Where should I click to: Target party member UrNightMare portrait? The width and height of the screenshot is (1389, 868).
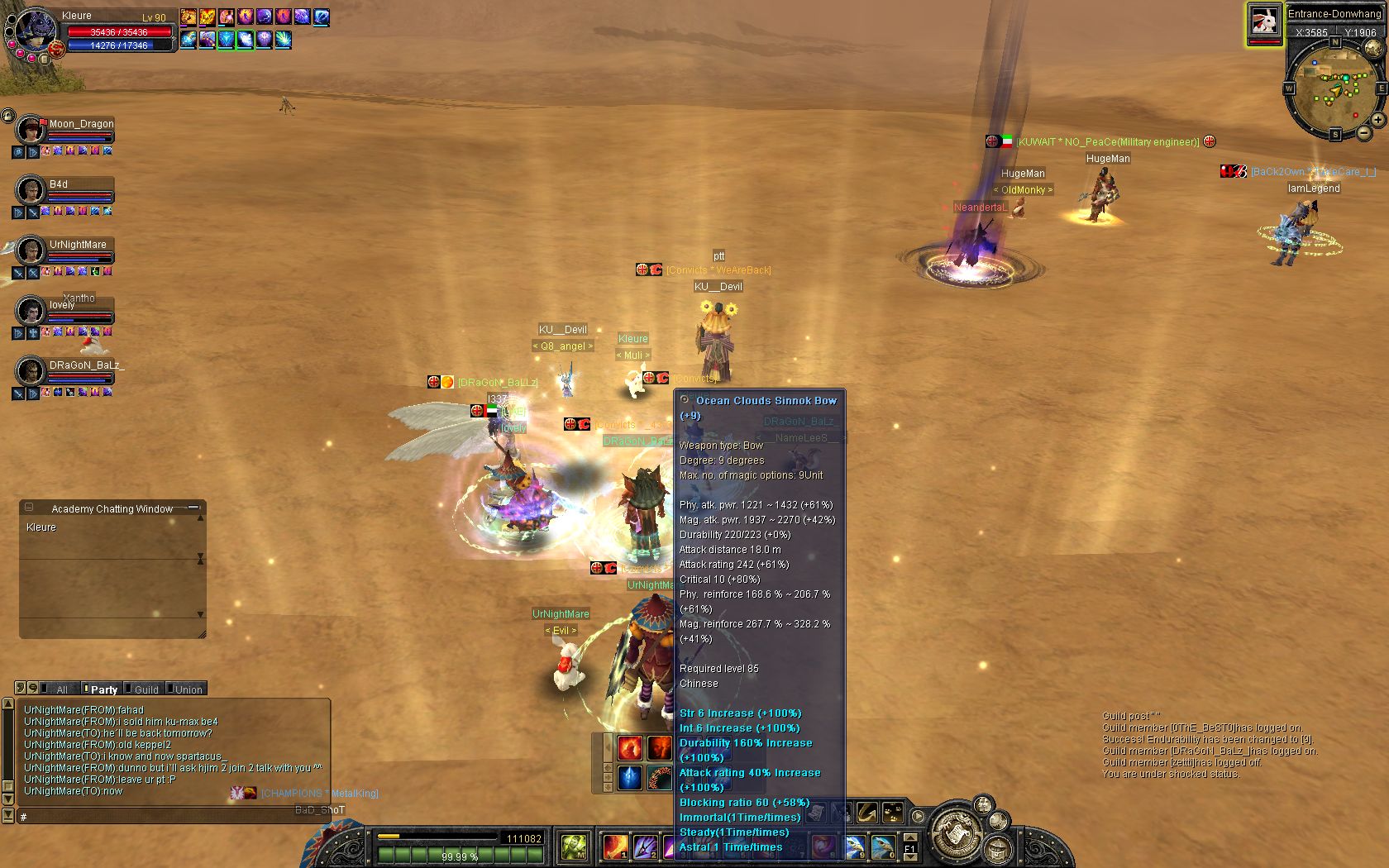point(31,250)
